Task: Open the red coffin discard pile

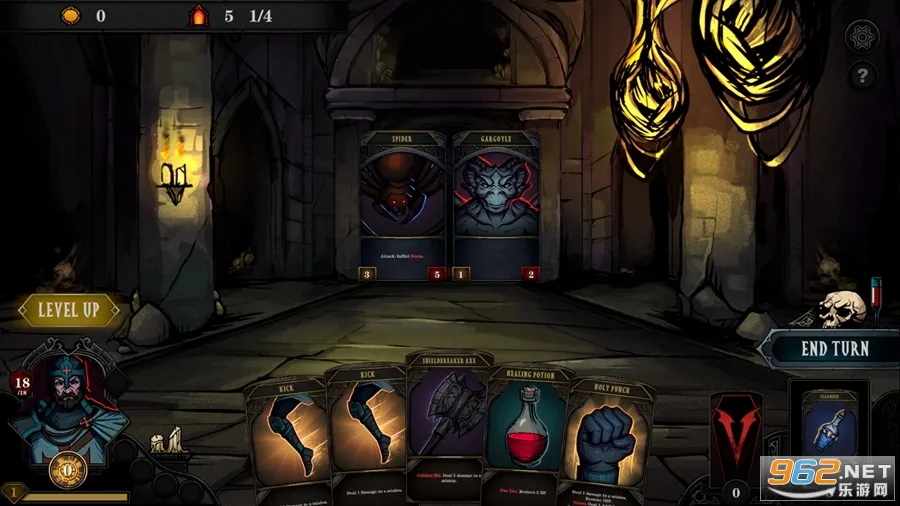Action: [x=737, y=435]
